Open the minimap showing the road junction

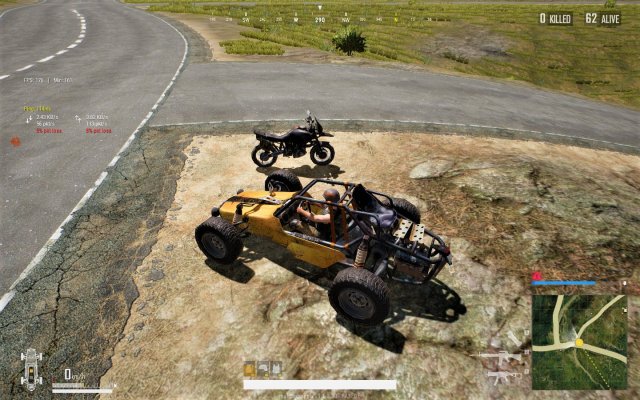tap(579, 341)
